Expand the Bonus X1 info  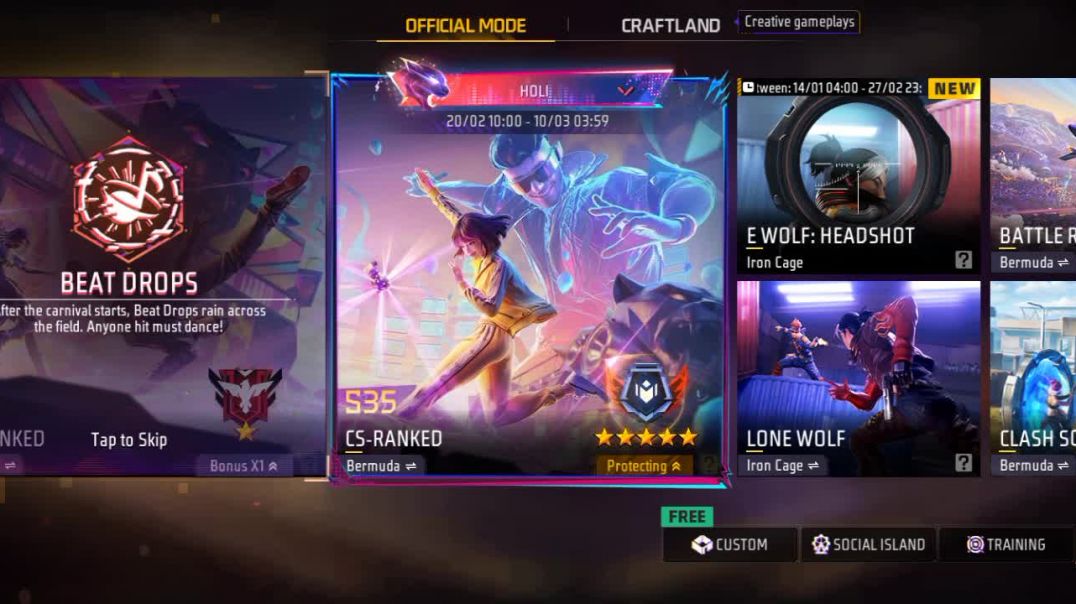point(244,466)
